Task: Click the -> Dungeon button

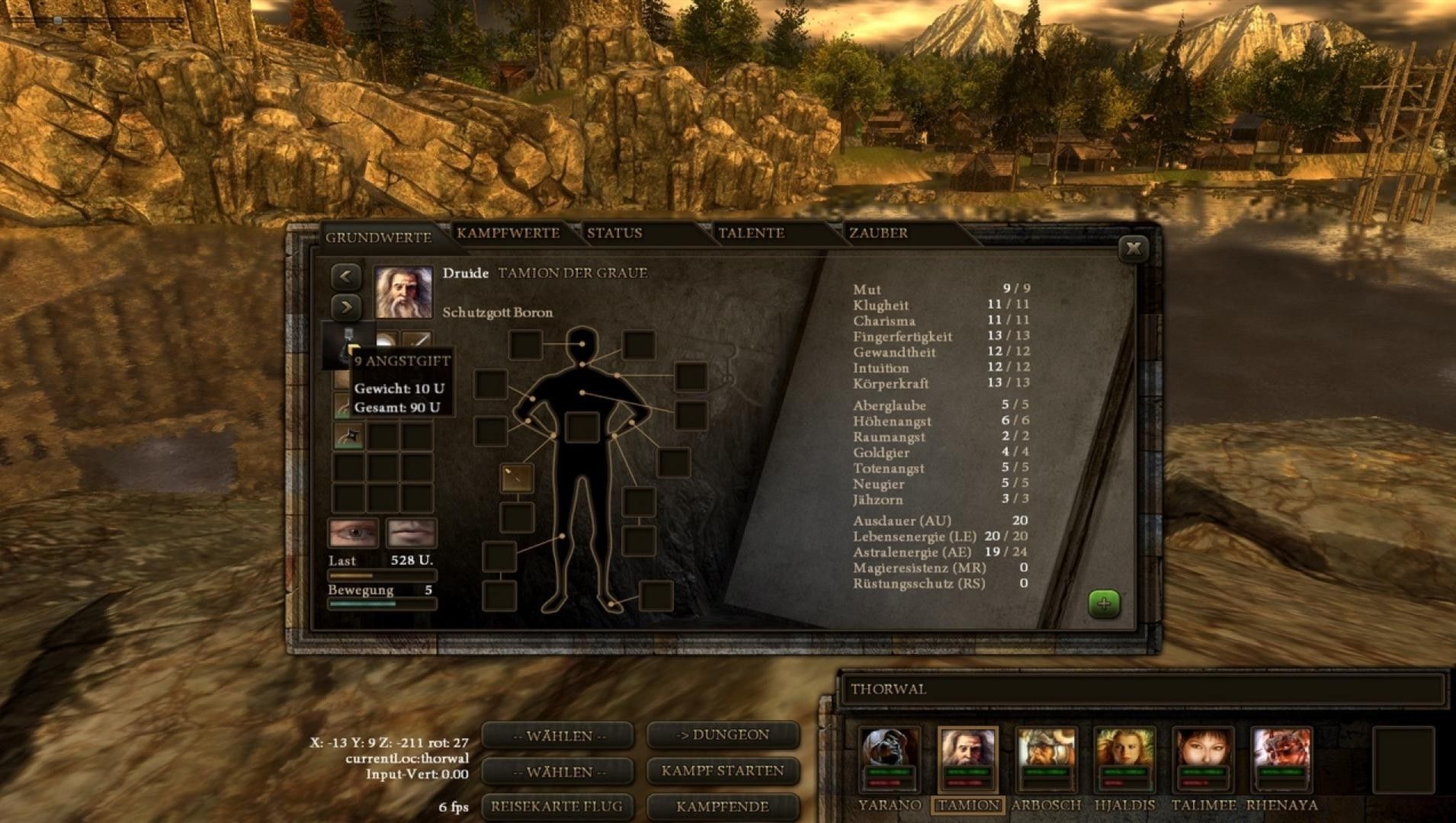Action: 723,735
